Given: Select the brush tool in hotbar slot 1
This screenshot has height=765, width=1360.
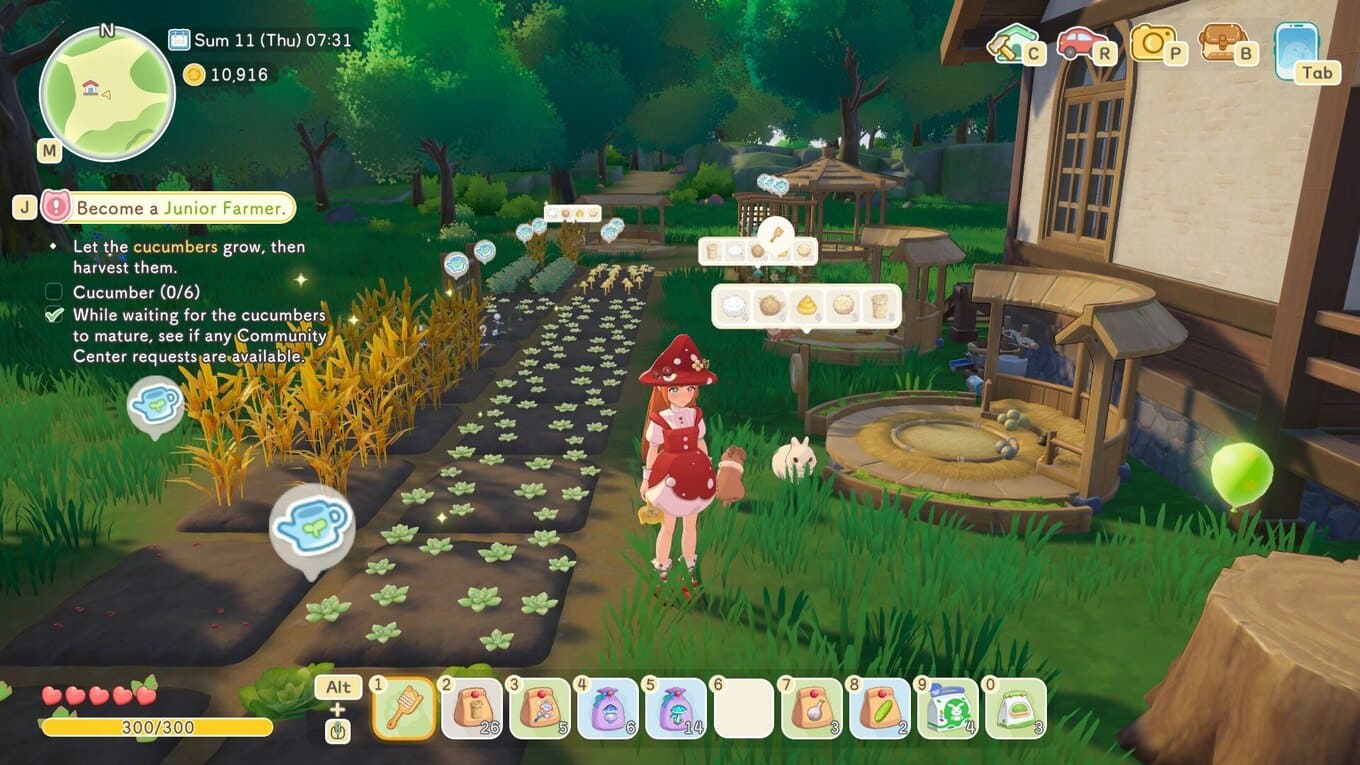Looking at the screenshot, I should pyautogui.click(x=404, y=708).
